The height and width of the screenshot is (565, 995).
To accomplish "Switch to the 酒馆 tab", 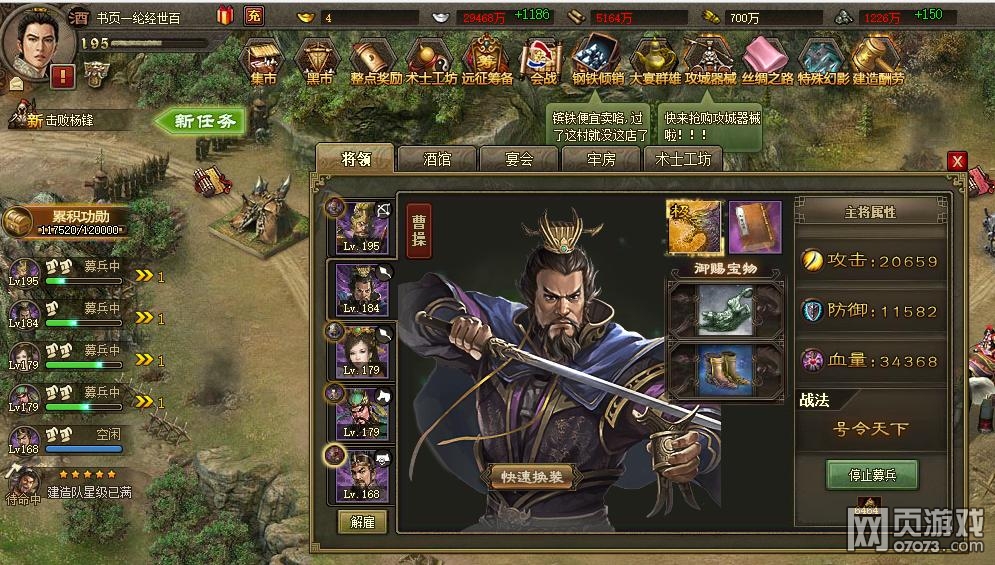I will 437,159.
